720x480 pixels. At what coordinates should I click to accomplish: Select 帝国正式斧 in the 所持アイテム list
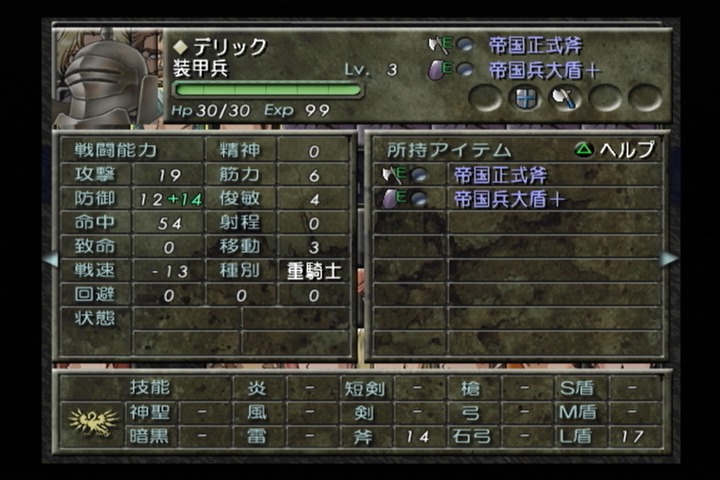click(502, 175)
